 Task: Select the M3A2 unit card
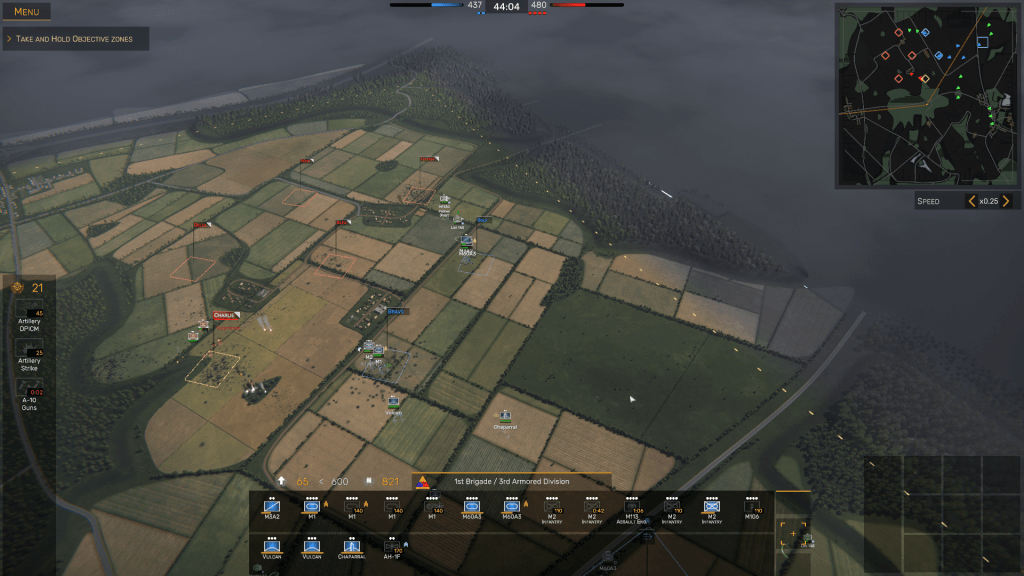[x=272, y=509]
